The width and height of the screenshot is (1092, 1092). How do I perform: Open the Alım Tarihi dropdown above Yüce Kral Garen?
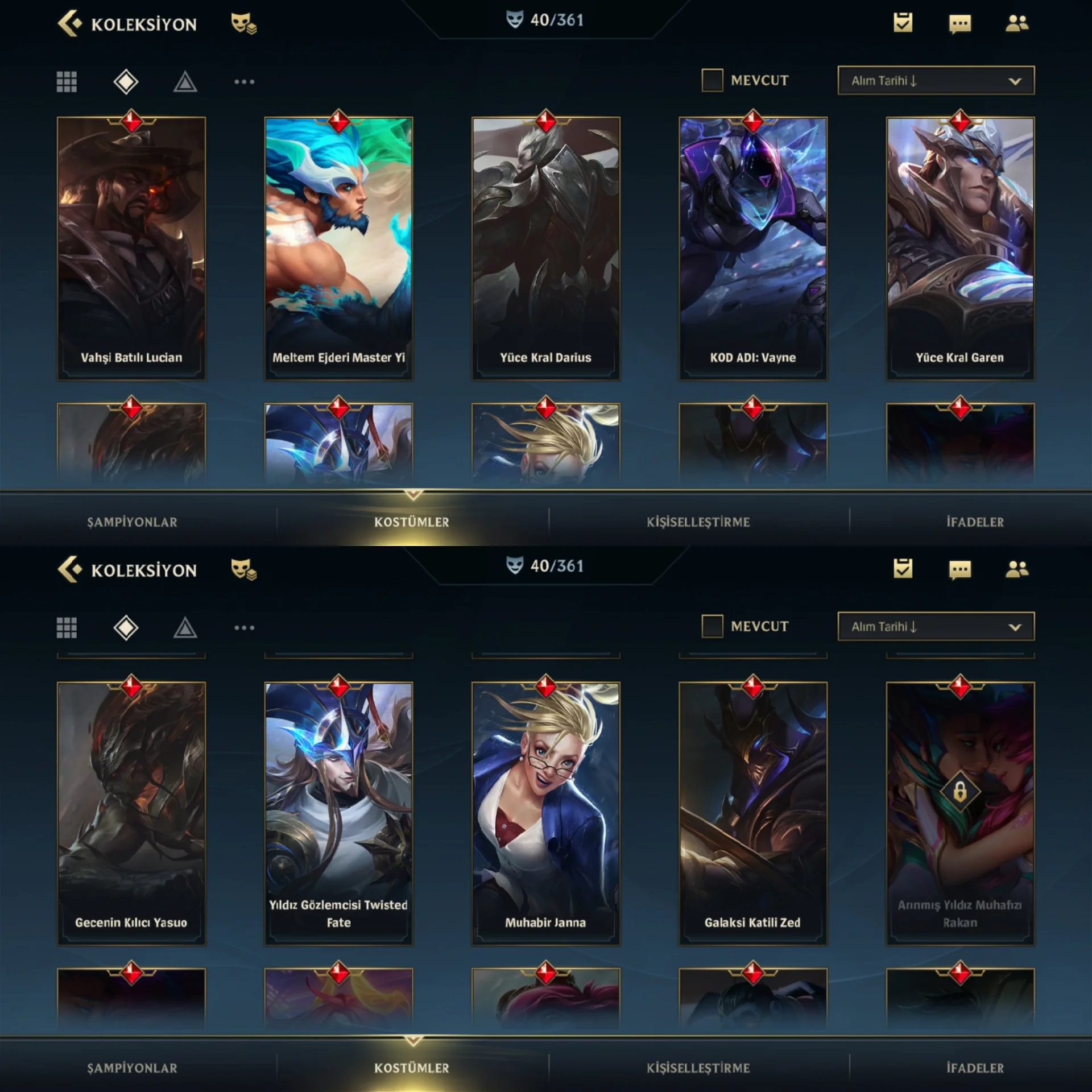936,80
